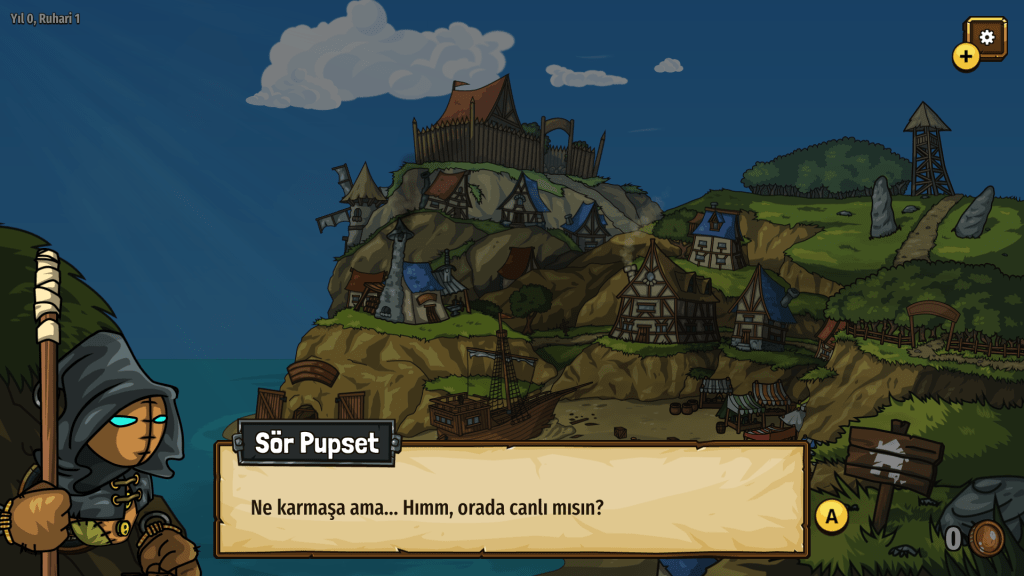Advance Sör Pupset's dialogue box
Viewport: 1024px width, 576px height.
tap(831, 516)
